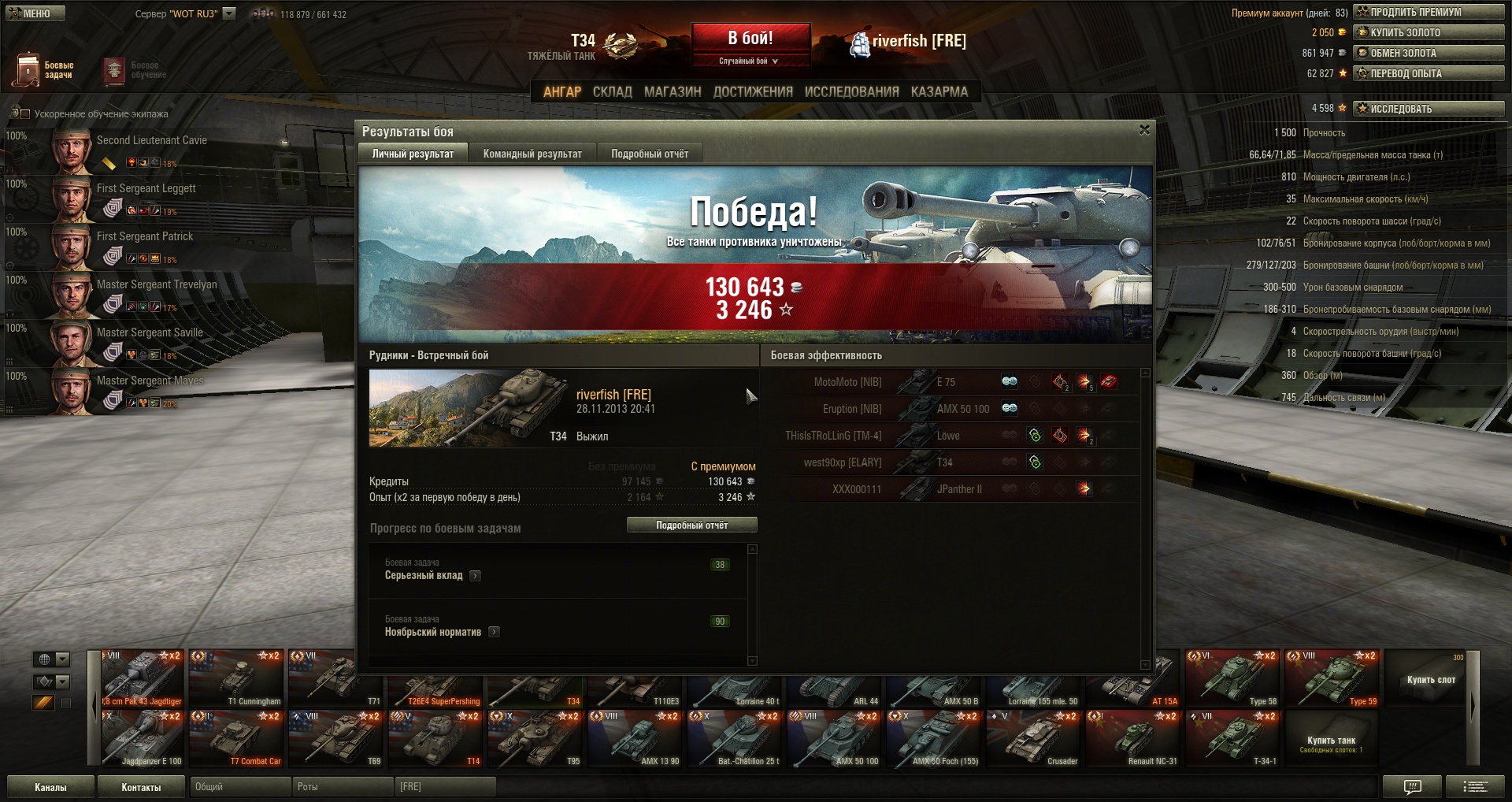Show the ДОСТИЖЕНИЯ section
Viewport: 1512px width, 802px height.
point(753,92)
